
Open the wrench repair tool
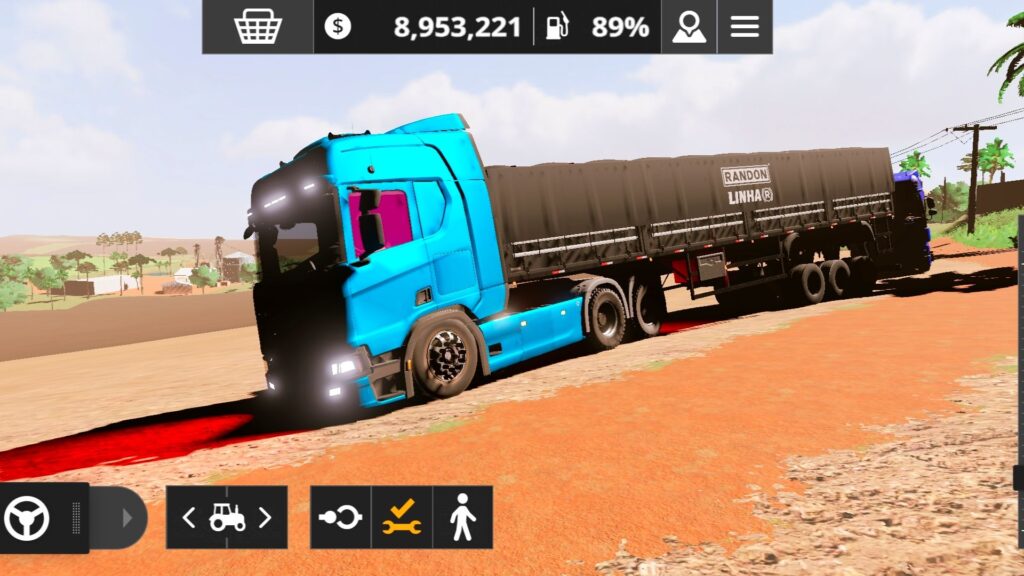[x=401, y=518]
